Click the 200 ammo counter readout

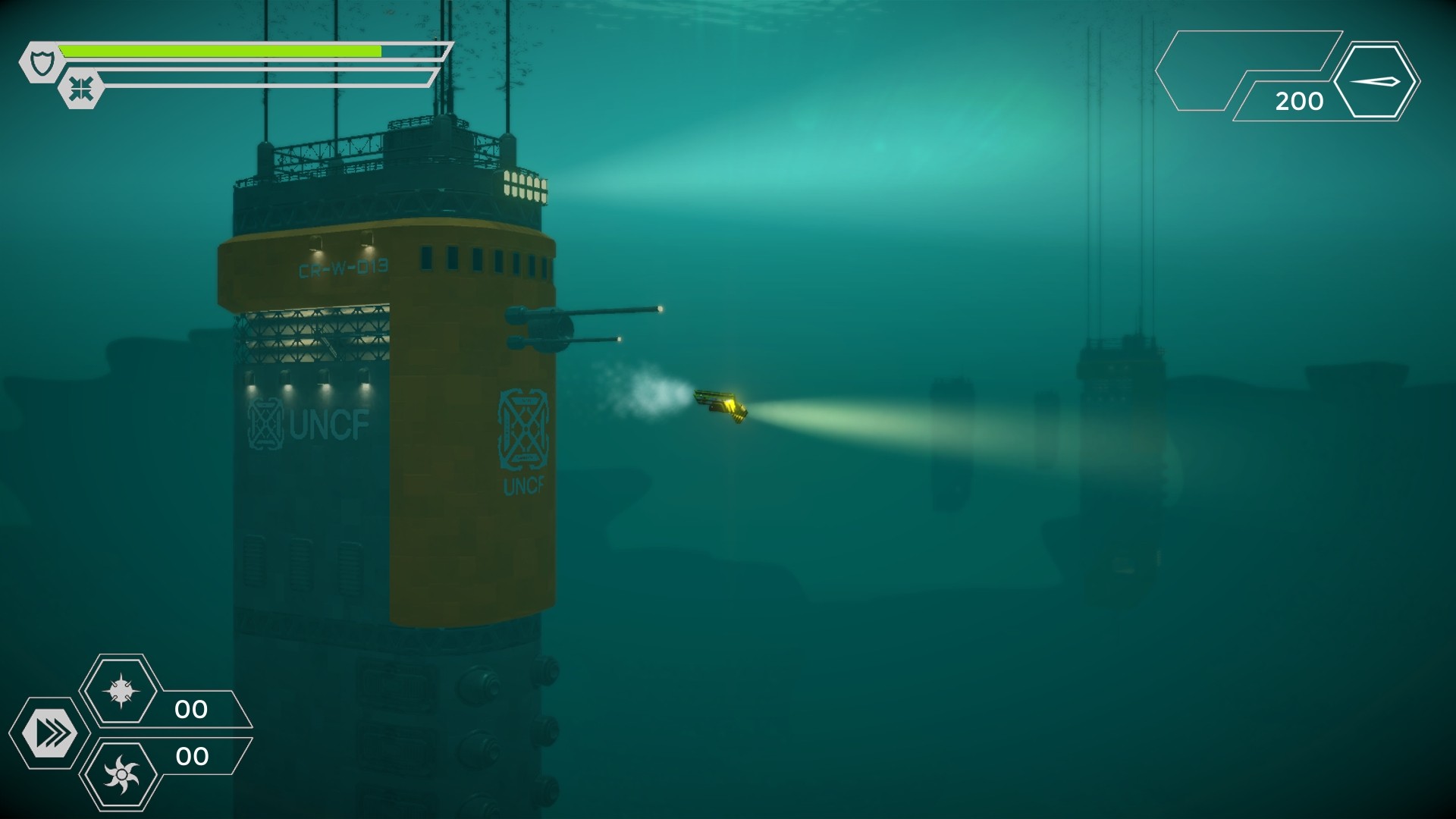pyautogui.click(x=1300, y=99)
